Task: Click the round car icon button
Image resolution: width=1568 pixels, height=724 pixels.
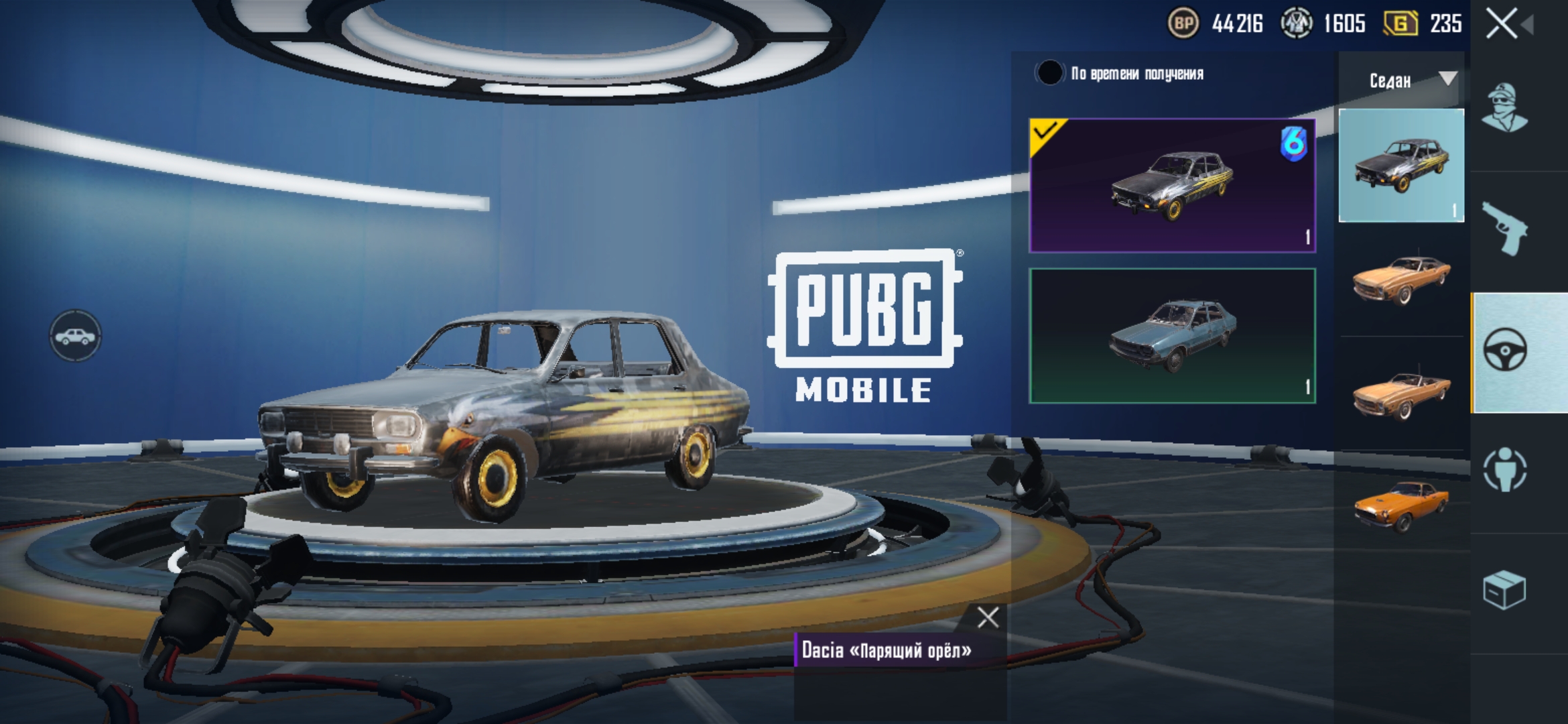Action: pyautogui.click(x=75, y=336)
